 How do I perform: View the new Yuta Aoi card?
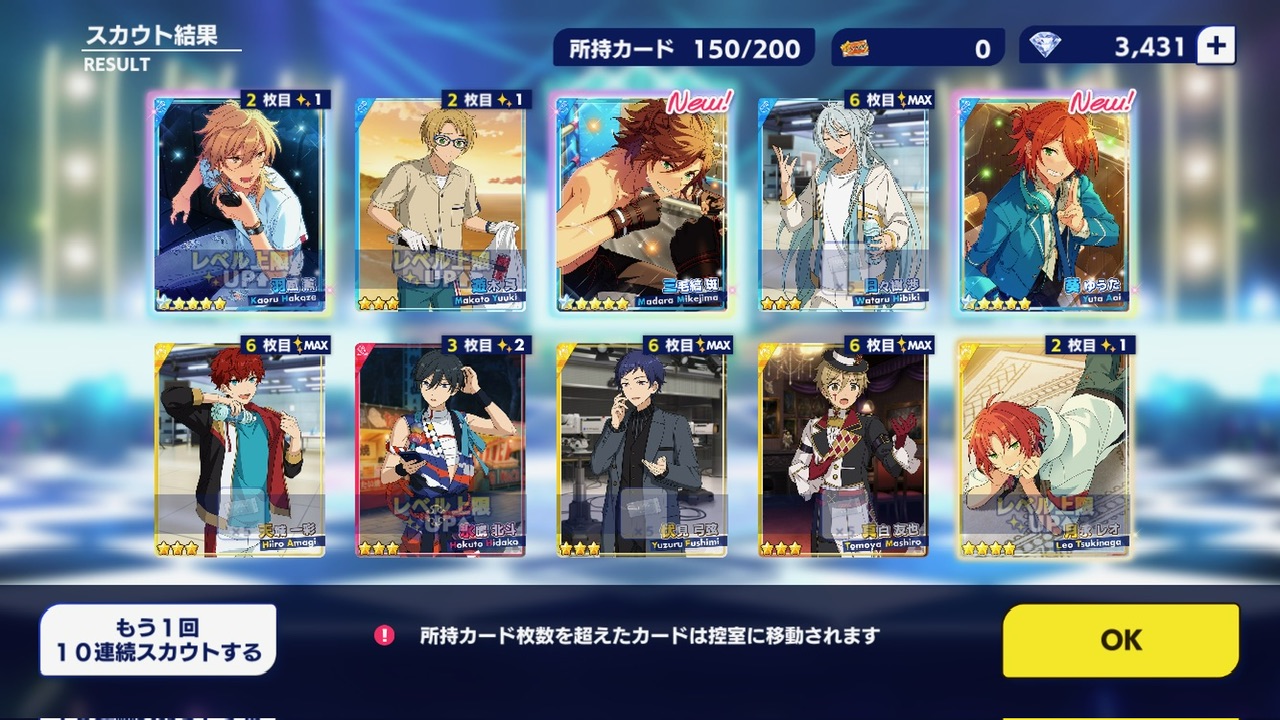[x=1045, y=205]
